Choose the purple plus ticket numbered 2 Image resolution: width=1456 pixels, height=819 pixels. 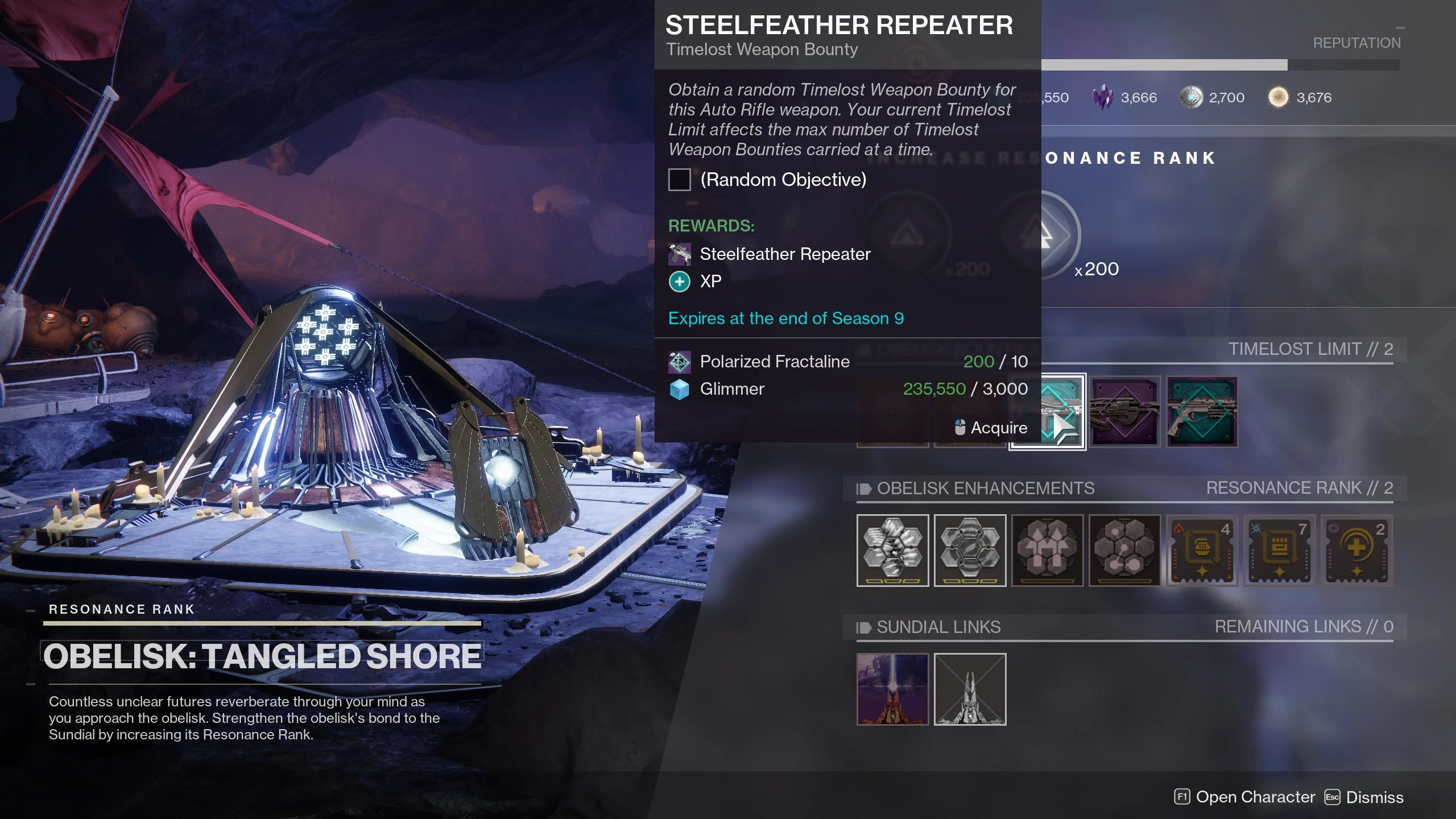coord(1356,550)
